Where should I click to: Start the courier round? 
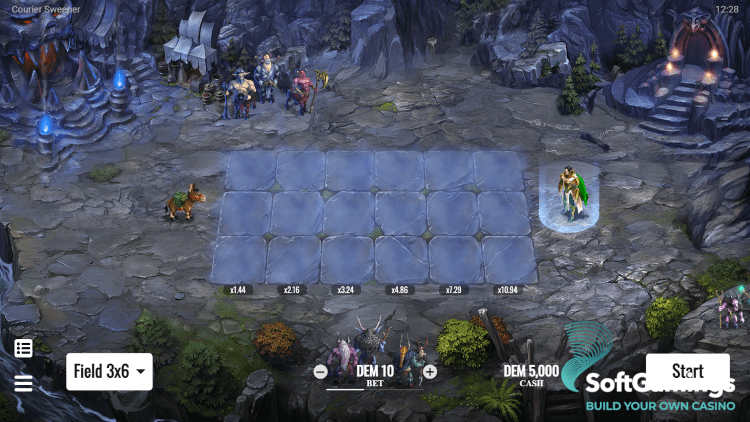687,371
